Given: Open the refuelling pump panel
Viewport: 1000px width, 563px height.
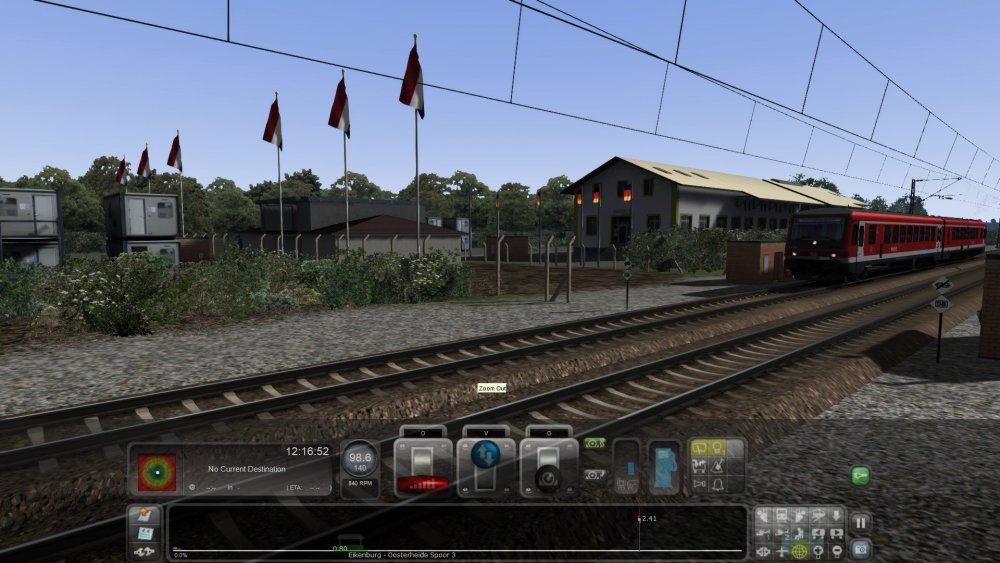Looking at the screenshot, I should pyautogui.click(x=664, y=467).
